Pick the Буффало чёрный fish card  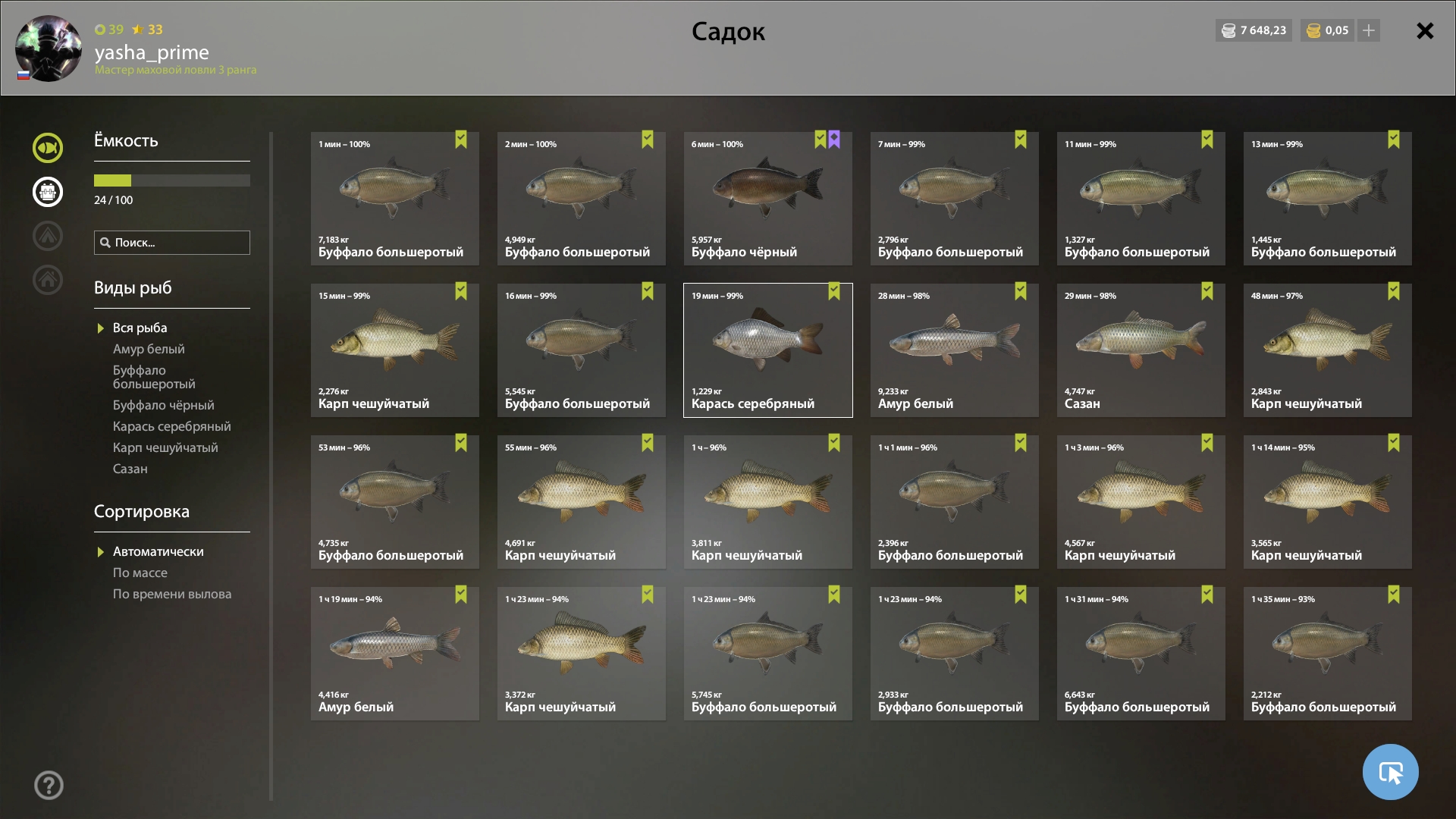pyautogui.click(x=767, y=199)
